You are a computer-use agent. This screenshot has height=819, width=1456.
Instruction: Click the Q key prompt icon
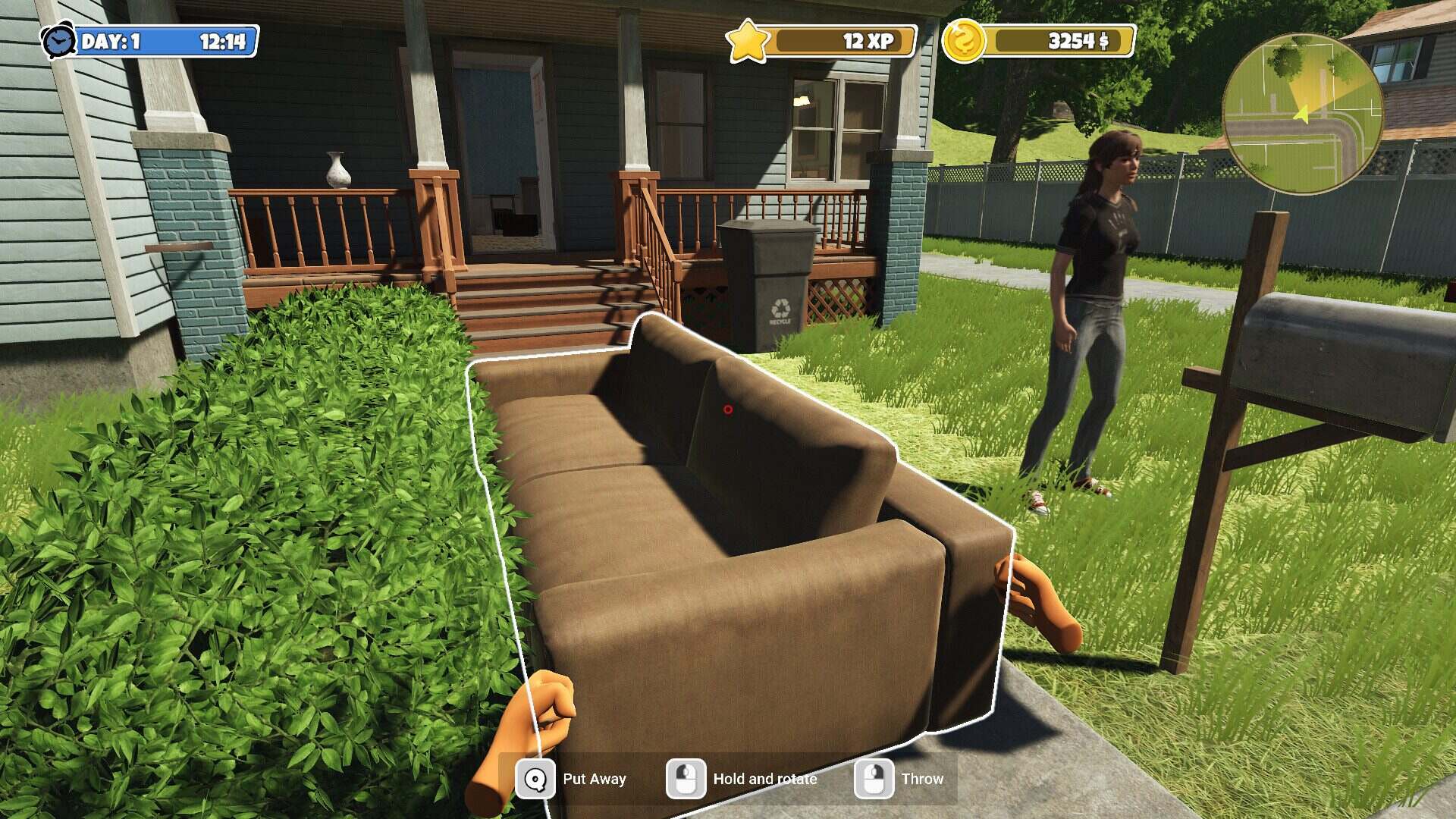535,779
